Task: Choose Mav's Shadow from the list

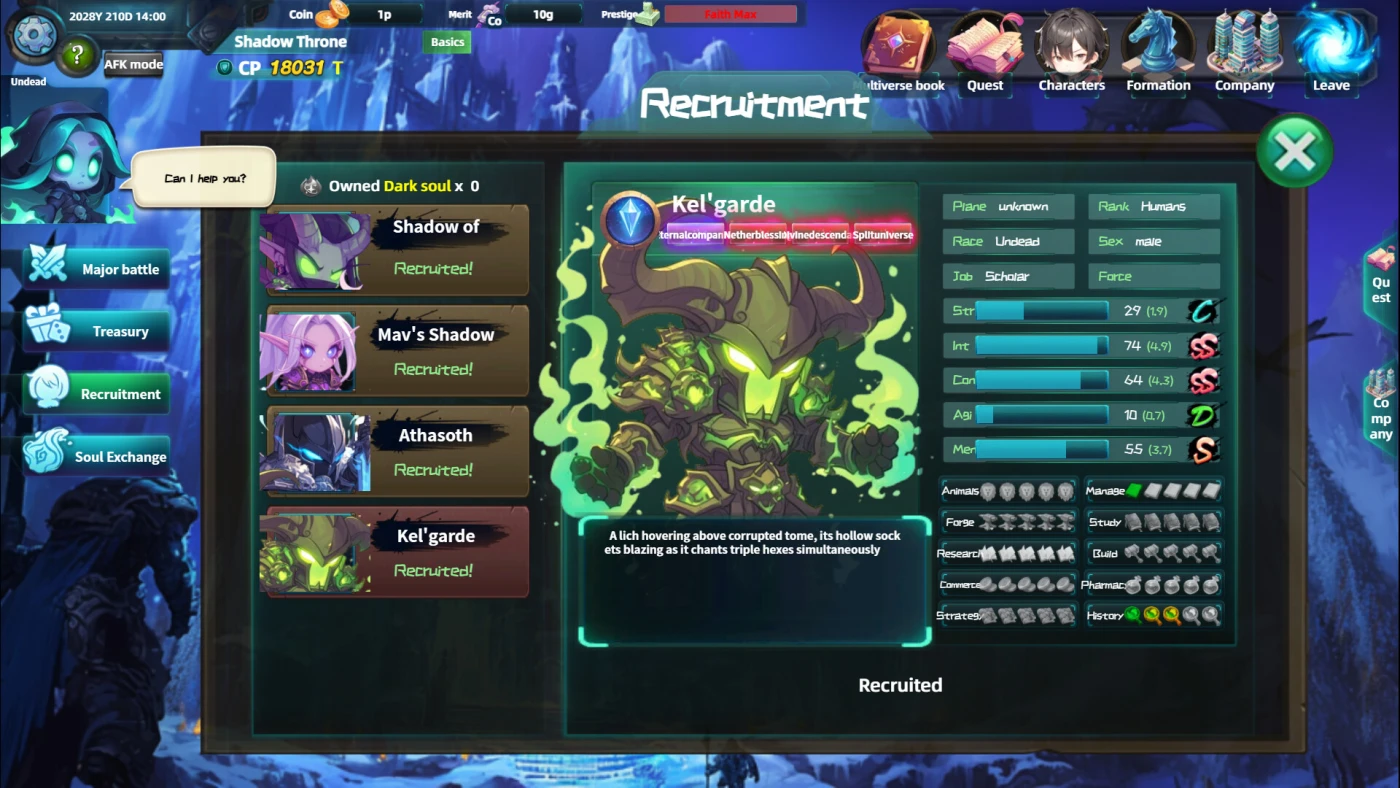Action: click(396, 350)
